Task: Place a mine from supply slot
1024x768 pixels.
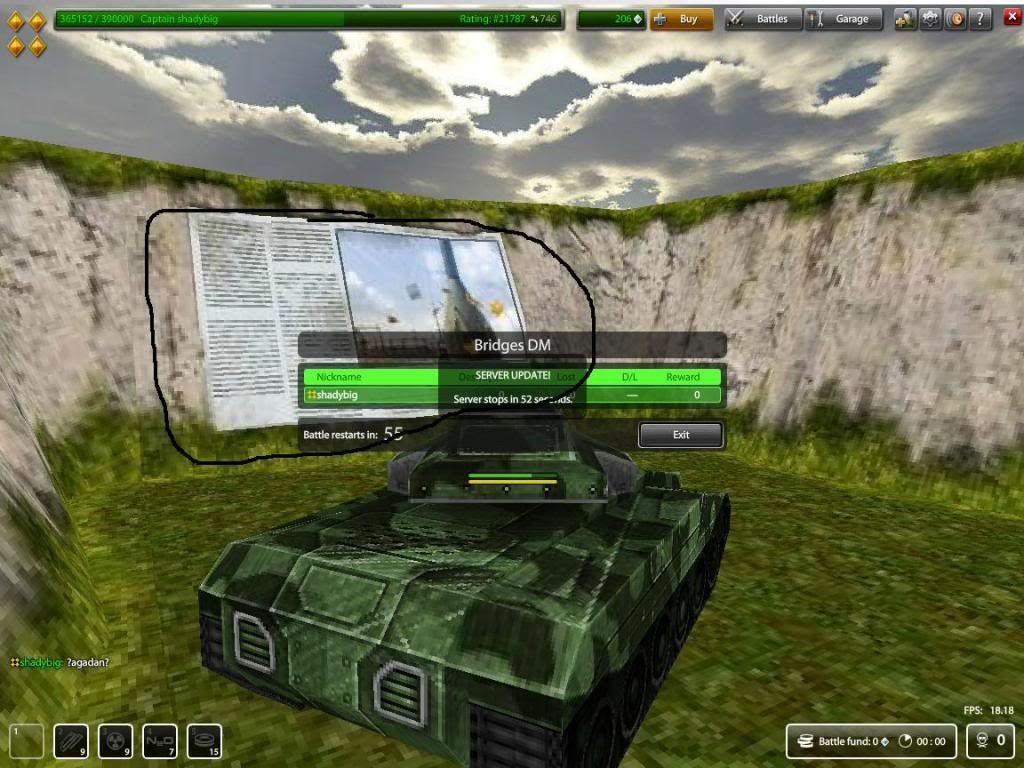Action: (204, 741)
